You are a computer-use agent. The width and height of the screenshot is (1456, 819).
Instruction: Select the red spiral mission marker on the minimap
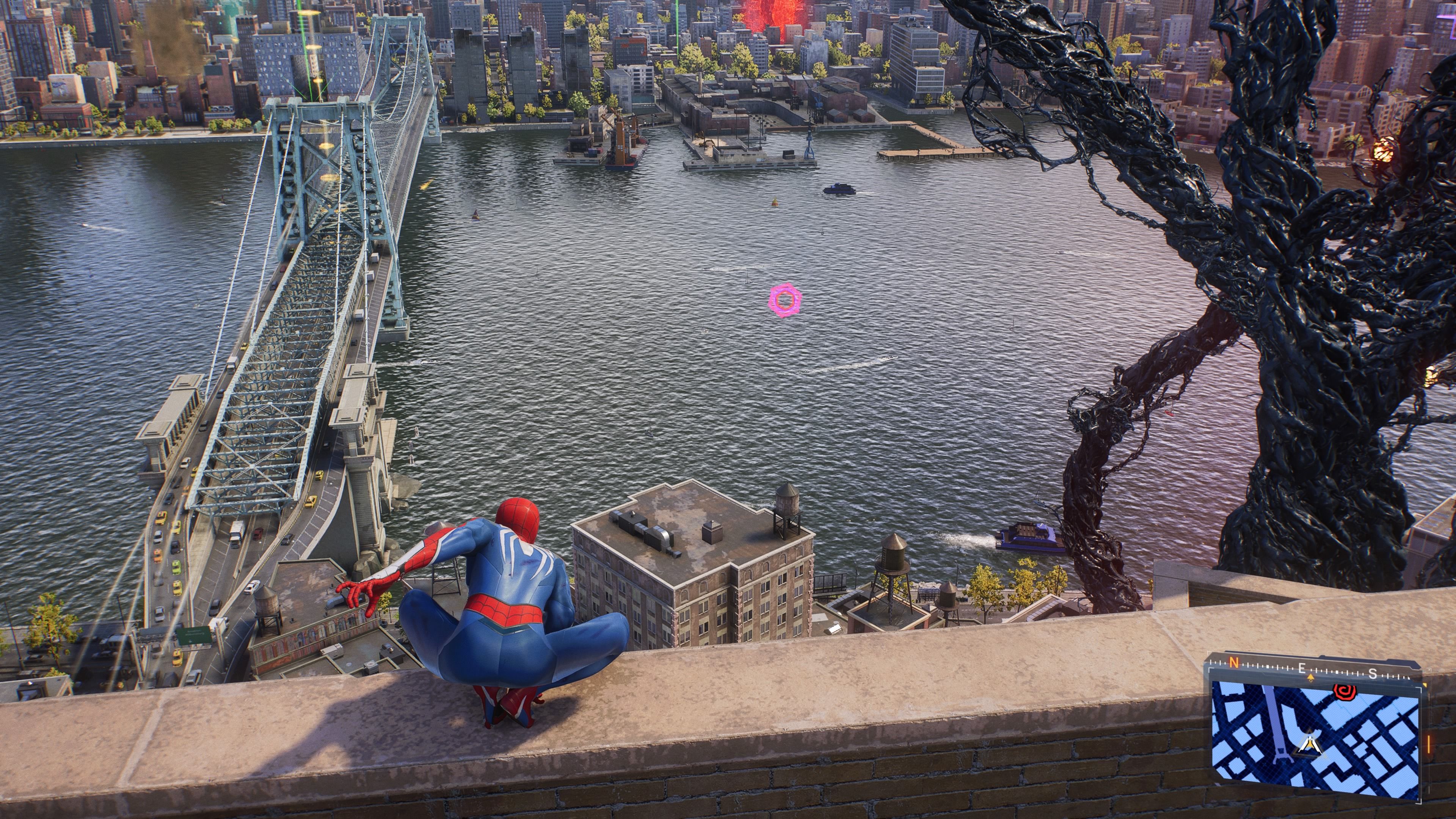click(1345, 693)
